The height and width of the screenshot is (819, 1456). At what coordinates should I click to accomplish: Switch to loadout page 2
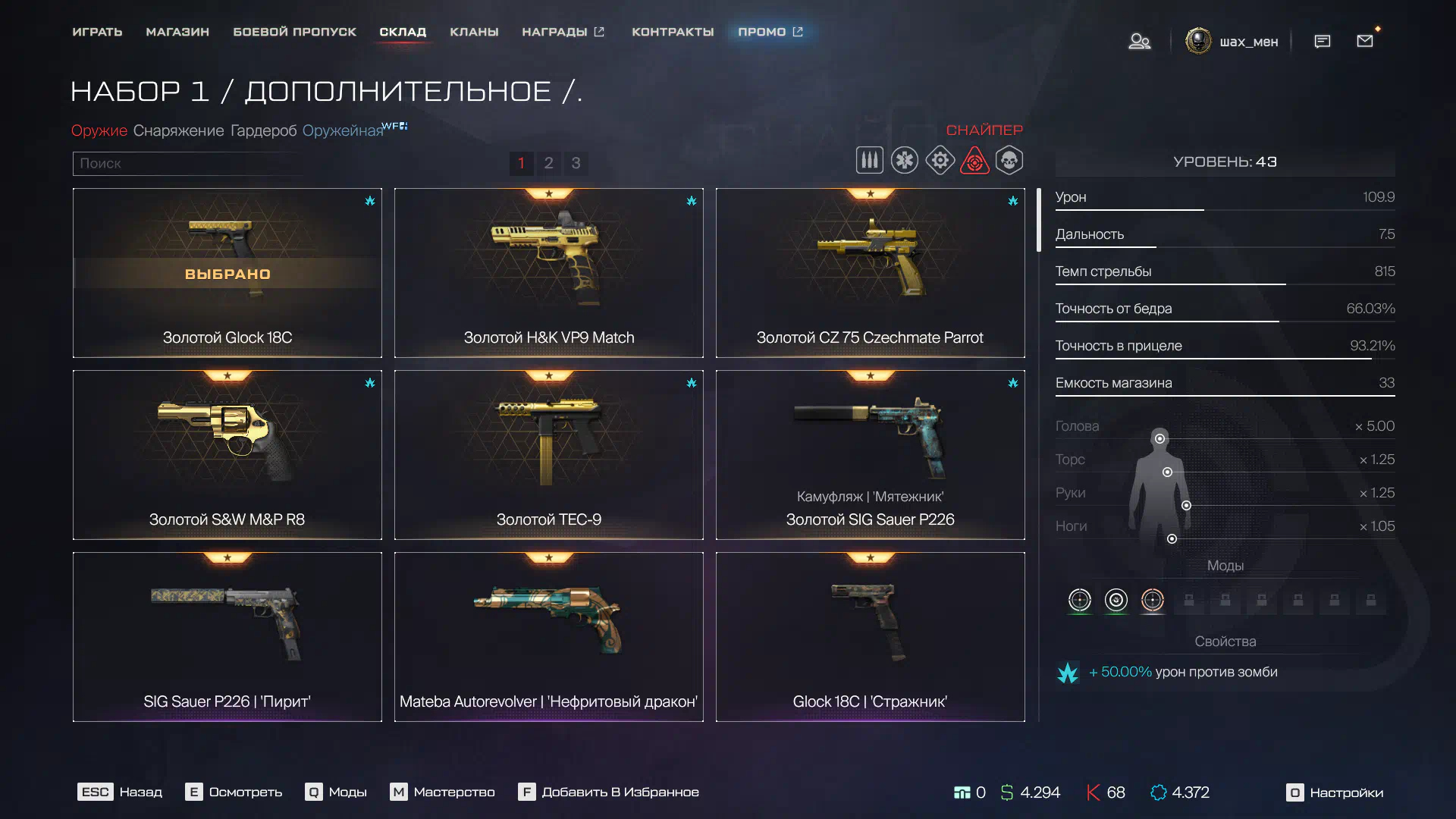(x=548, y=163)
